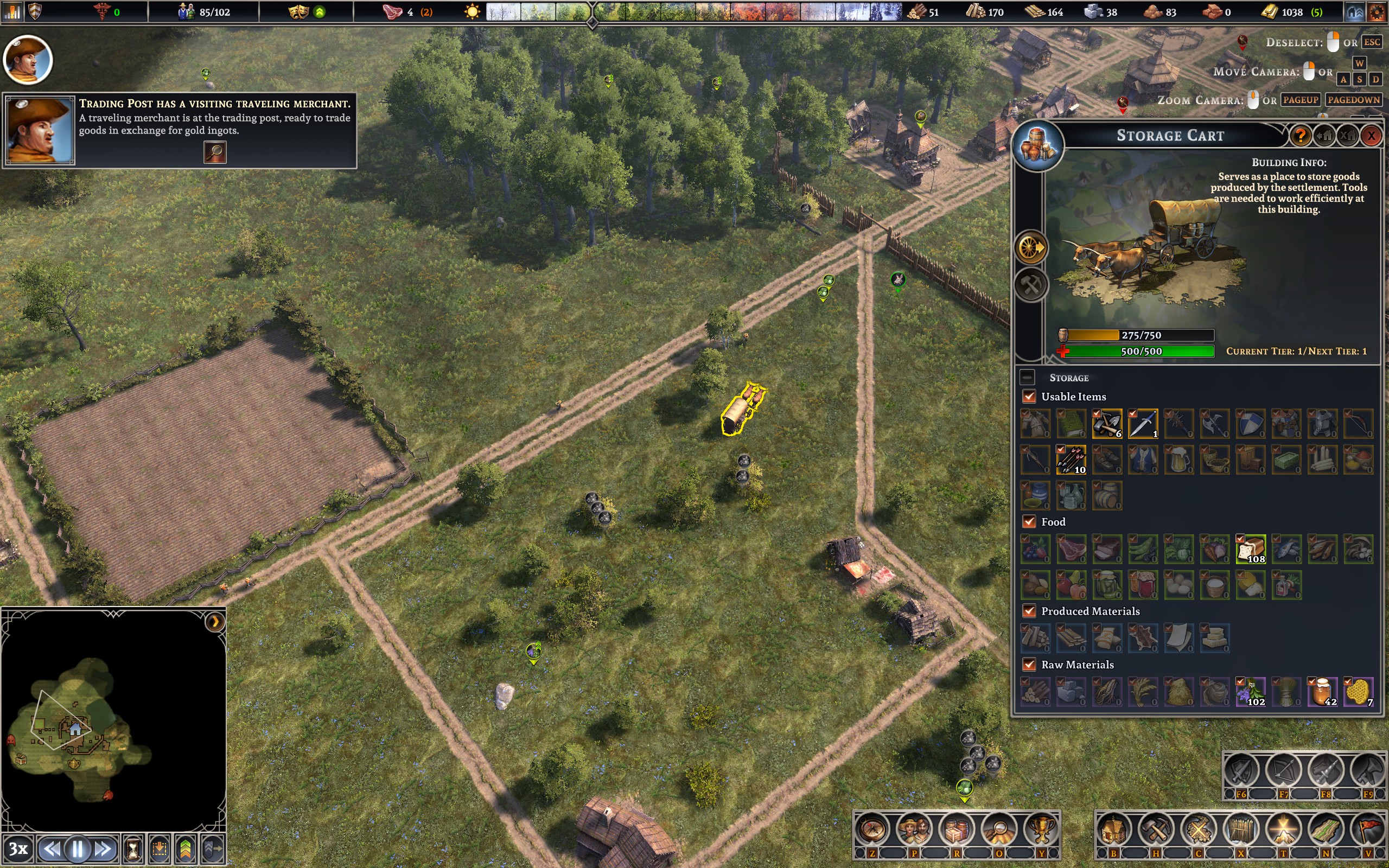The image size is (1389, 868).
Task: Toggle the Raw Materials checkbox
Action: pos(1029,665)
